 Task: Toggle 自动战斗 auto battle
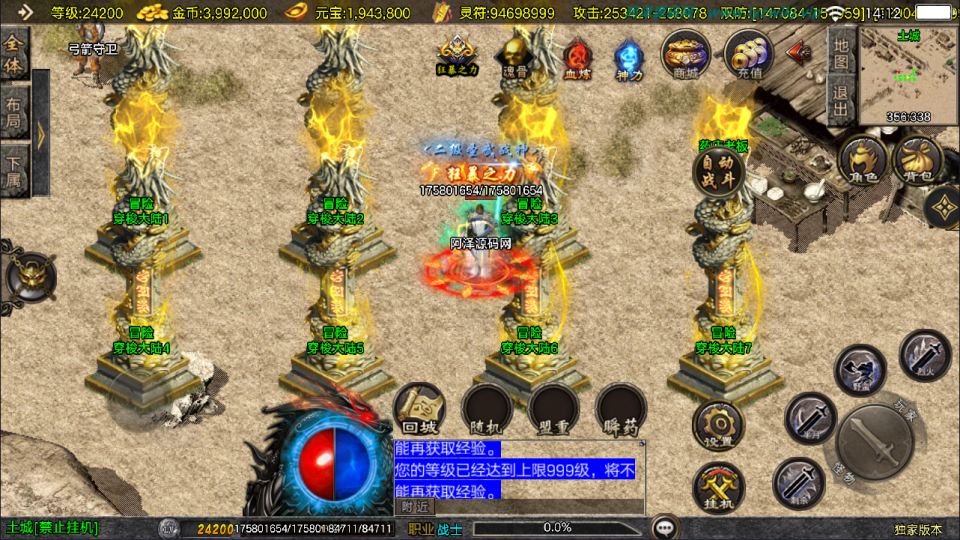coord(721,172)
